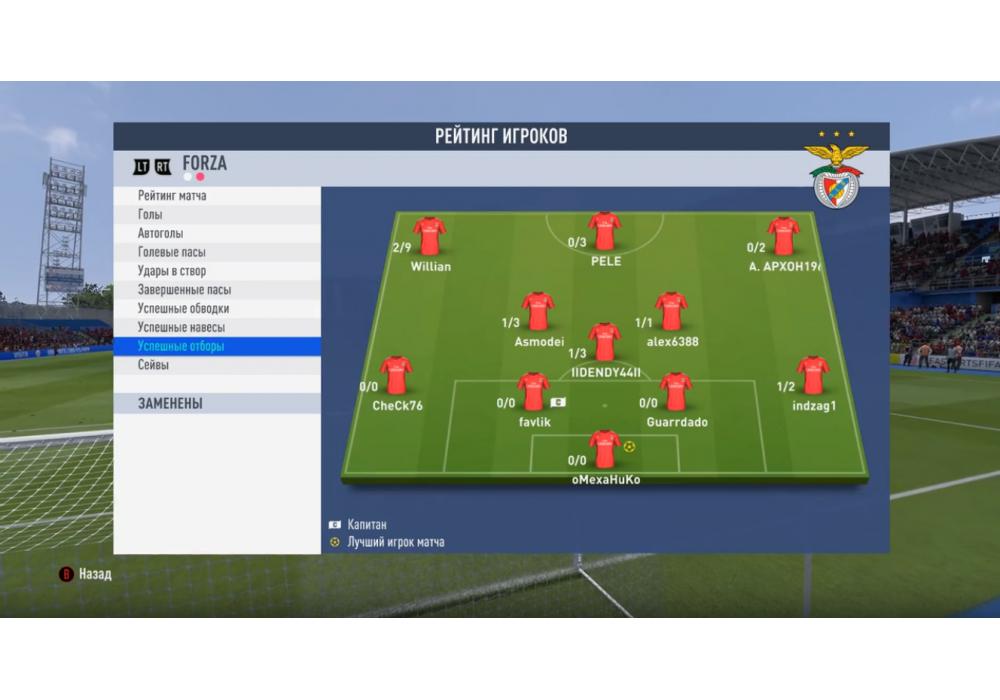Screen dimensions: 1000x700
Task: Select player Willian on the pitch
Action: tap(430, 236)
